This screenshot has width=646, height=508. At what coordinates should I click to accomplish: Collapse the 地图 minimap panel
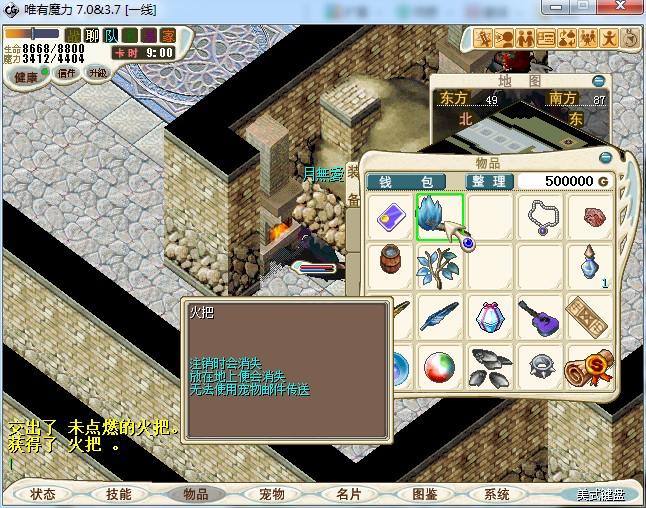click(x=598, y=81)
